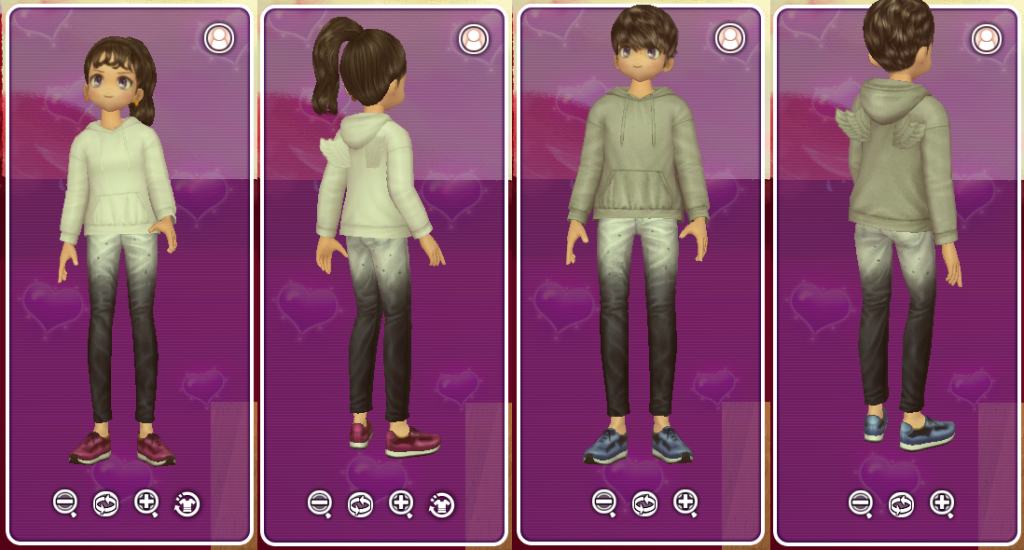Open avatar icon in ponytail back-view panel
1024x550 pixels.
[x=473, y=39]
